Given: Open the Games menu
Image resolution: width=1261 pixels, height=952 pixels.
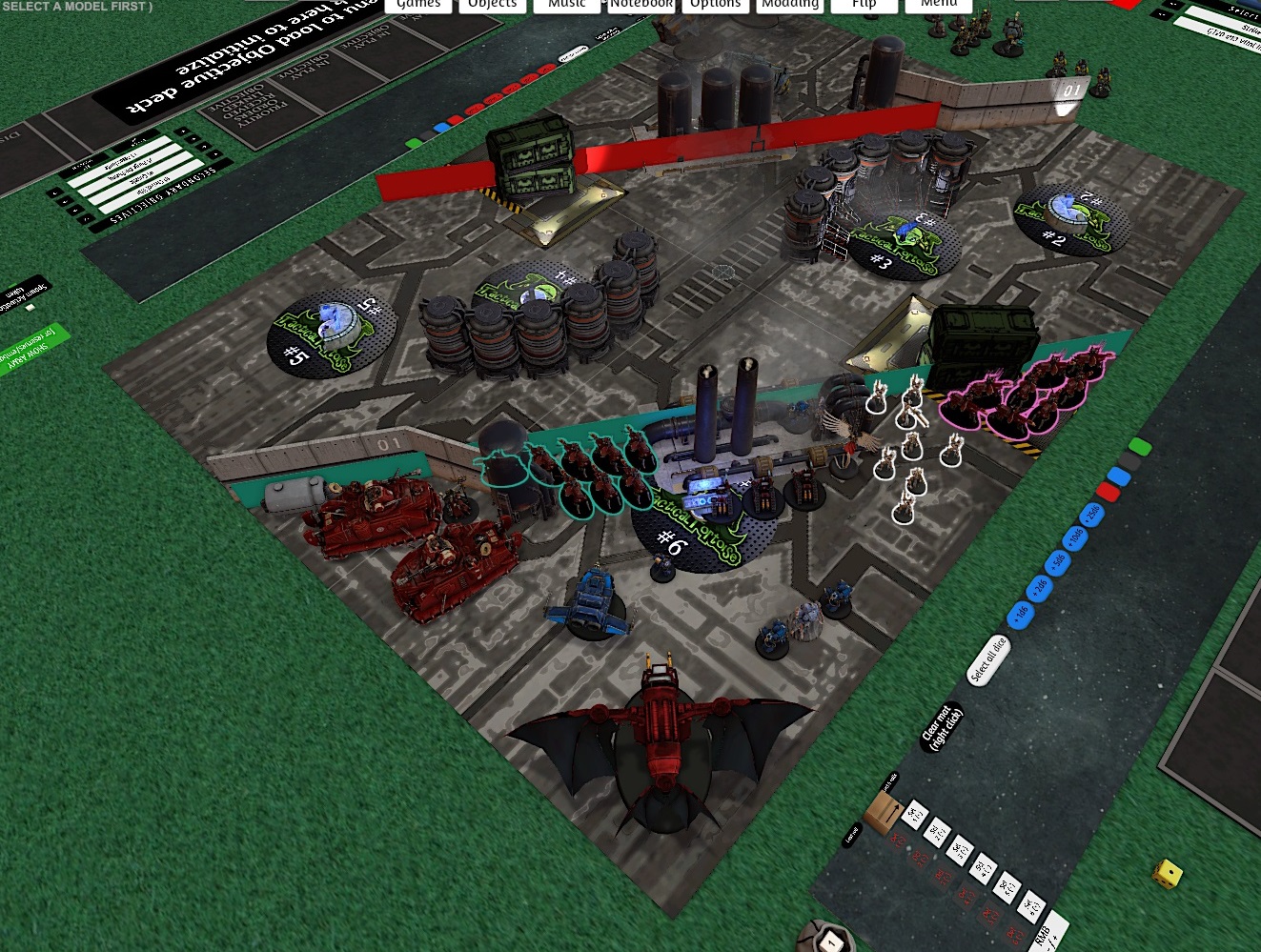Looking at the screenshot, I should point(418,5).
